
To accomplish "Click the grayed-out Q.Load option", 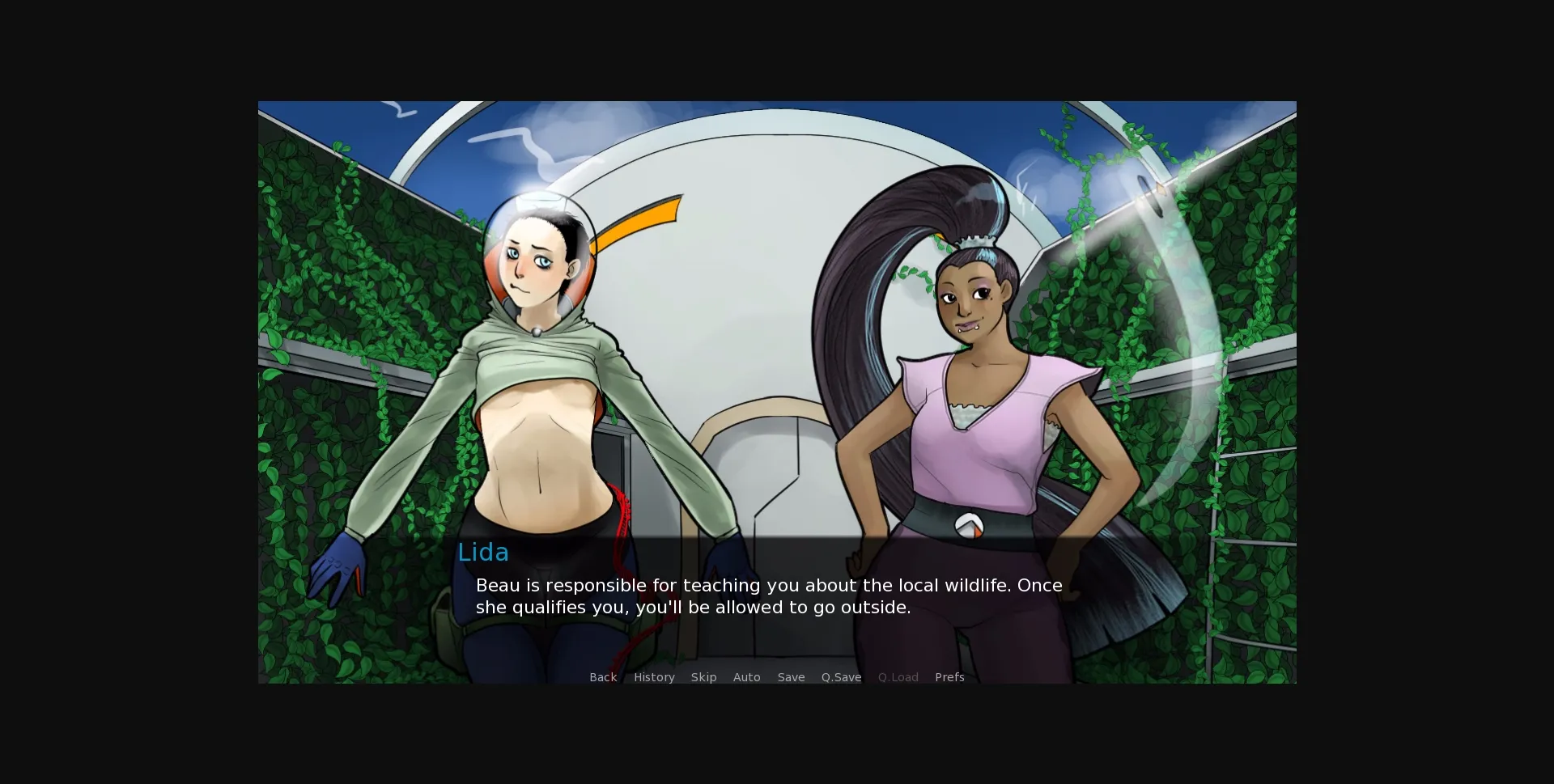I will [898, 677].
